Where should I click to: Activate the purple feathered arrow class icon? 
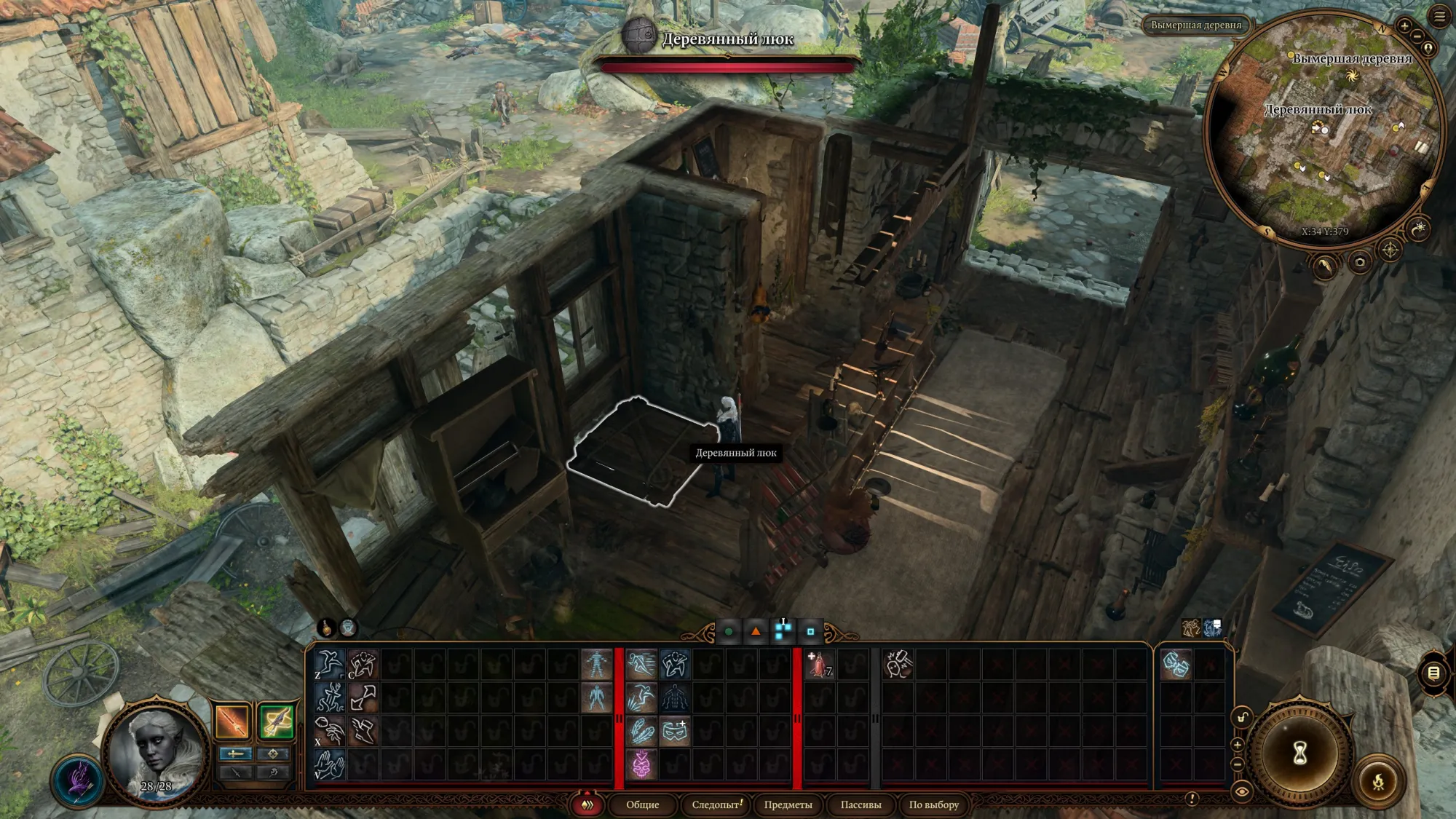(78, 780)
